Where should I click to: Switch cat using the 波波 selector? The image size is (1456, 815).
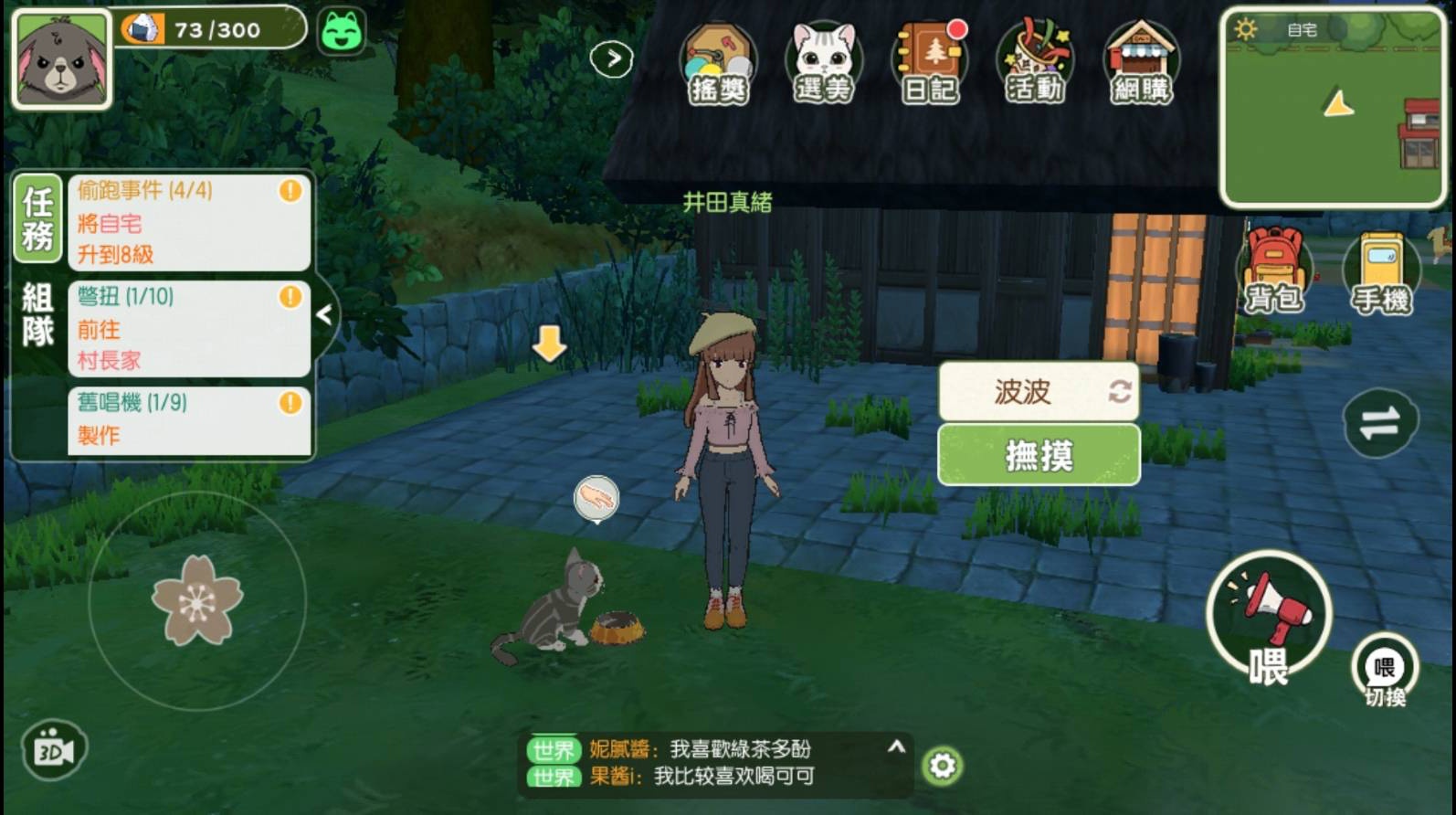pyautogui.click(x=1039, y=392)
